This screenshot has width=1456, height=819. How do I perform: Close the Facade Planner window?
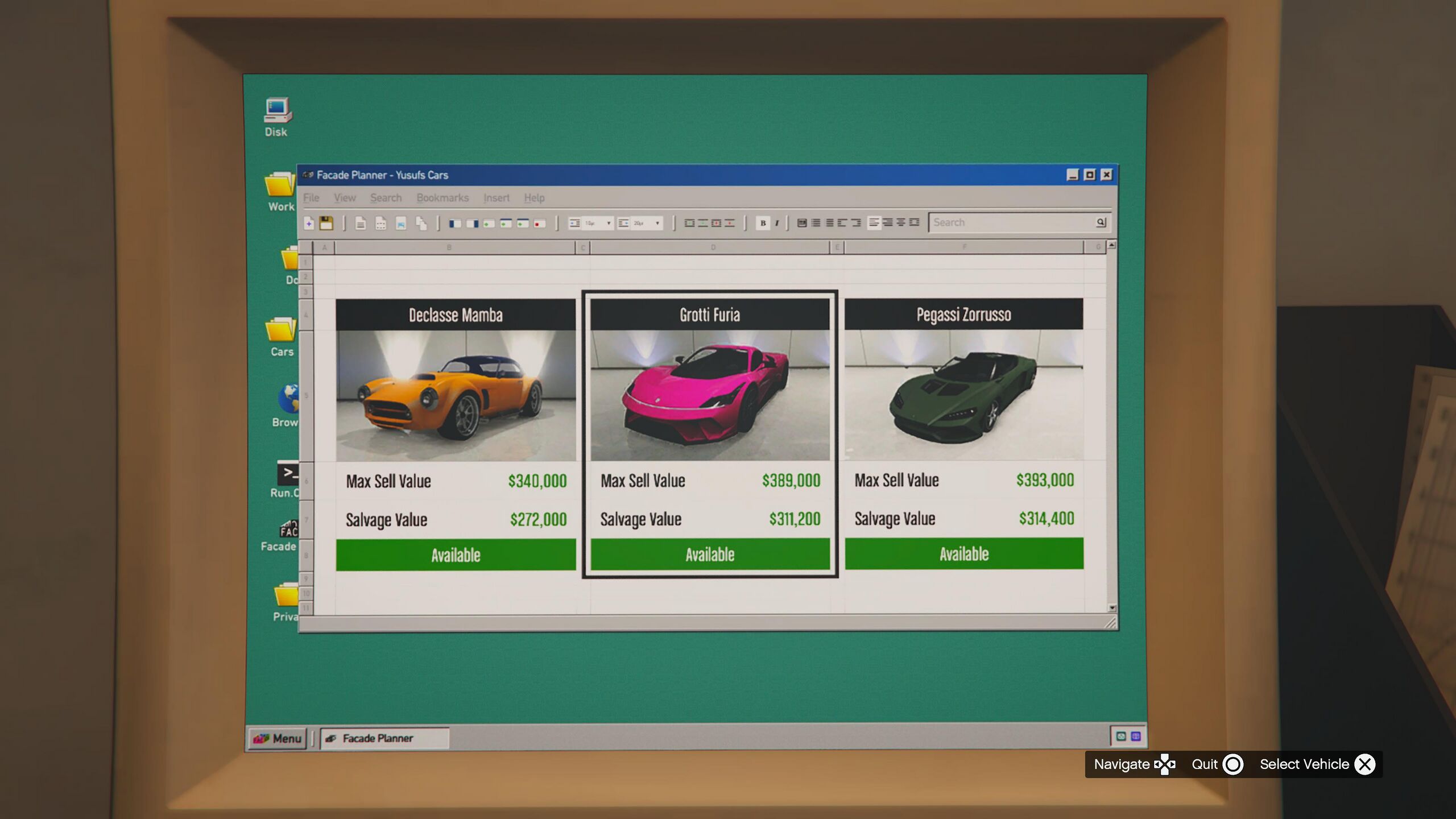point(1106,175)
